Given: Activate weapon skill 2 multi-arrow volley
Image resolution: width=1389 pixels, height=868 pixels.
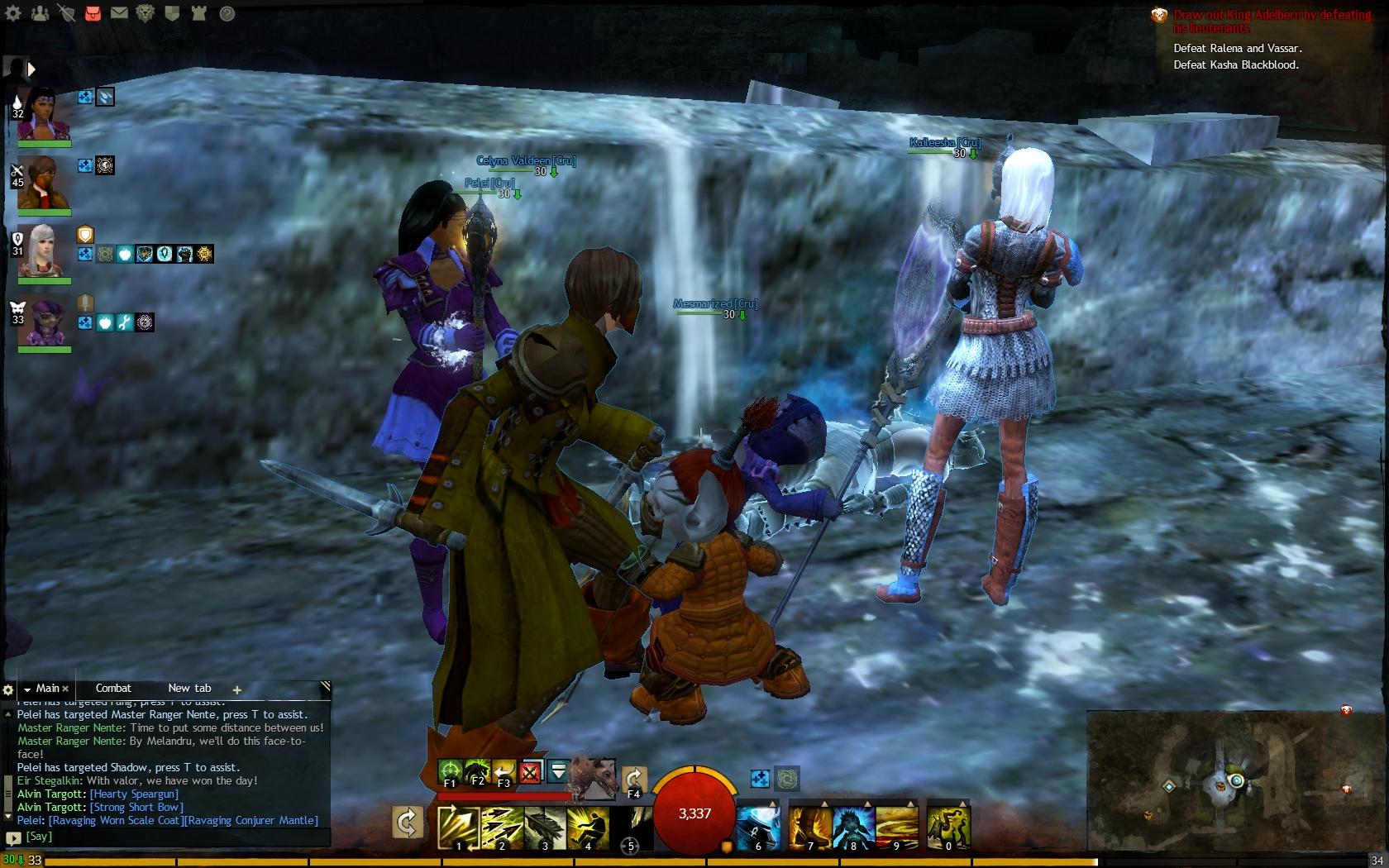Looking at the screenshot, I should pyautogui.click(x=501, y=827).
